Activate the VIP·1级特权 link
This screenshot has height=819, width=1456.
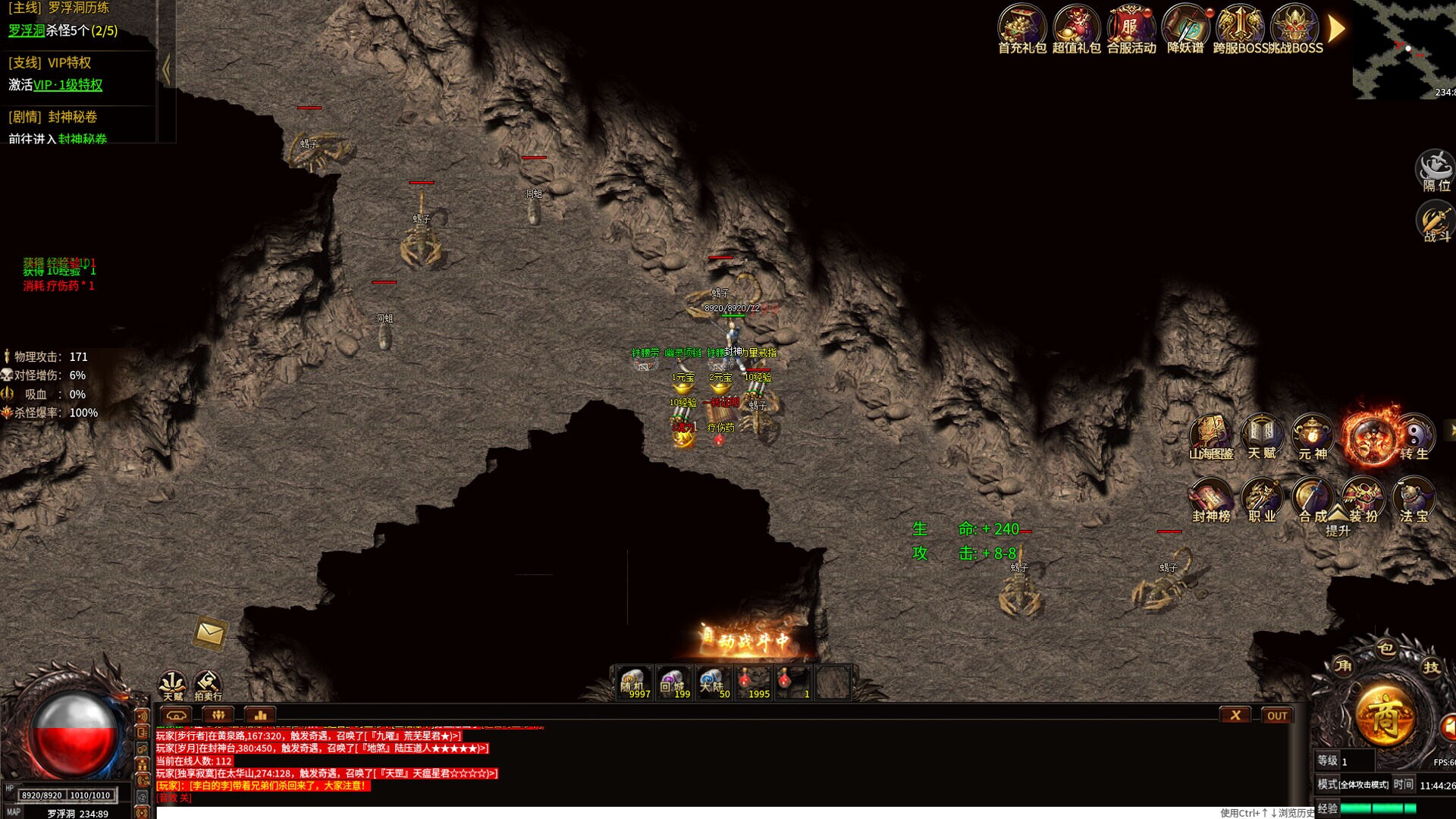click(x=67, y=85)
